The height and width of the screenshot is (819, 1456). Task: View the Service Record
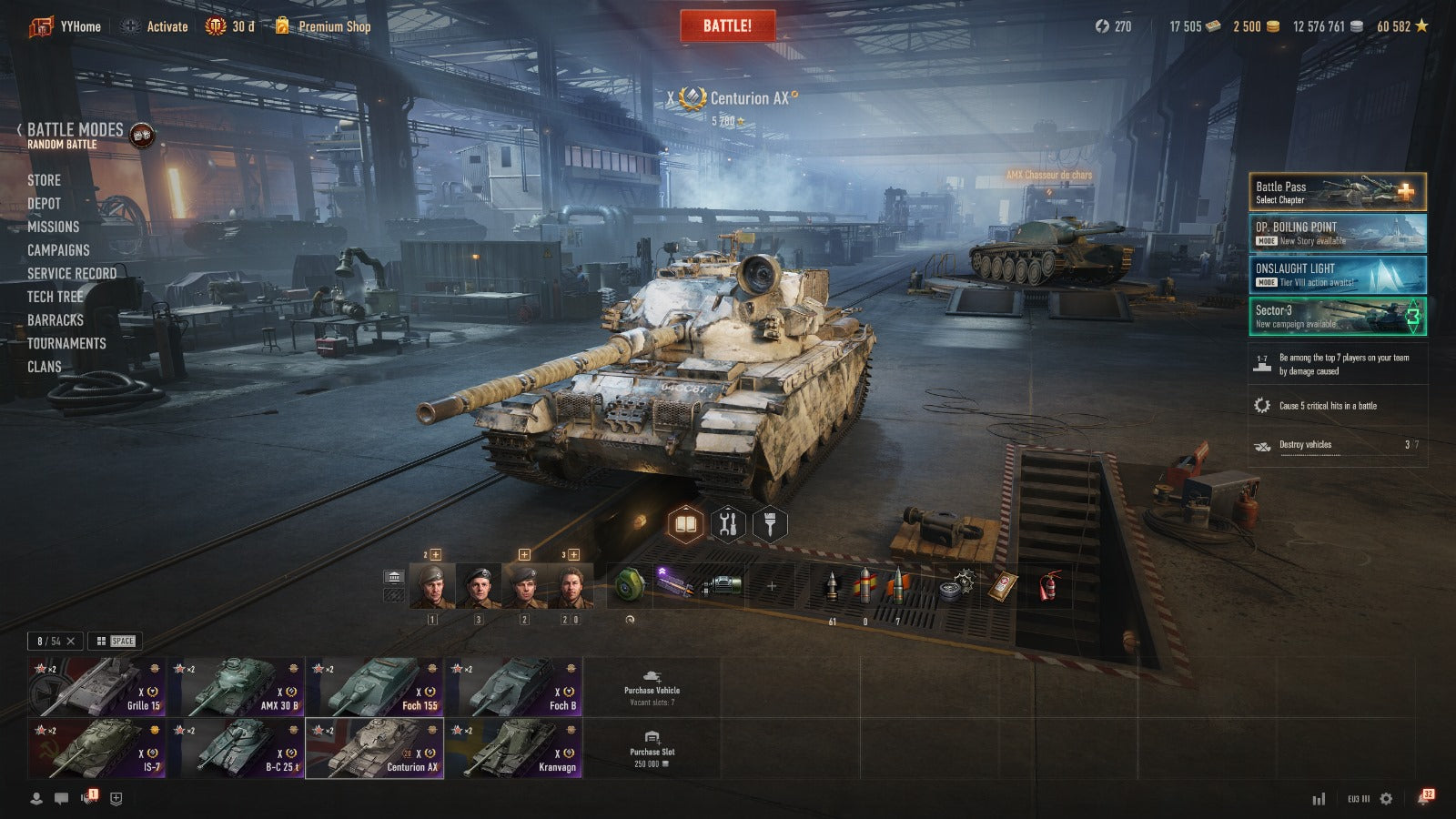tap(71, 273)
